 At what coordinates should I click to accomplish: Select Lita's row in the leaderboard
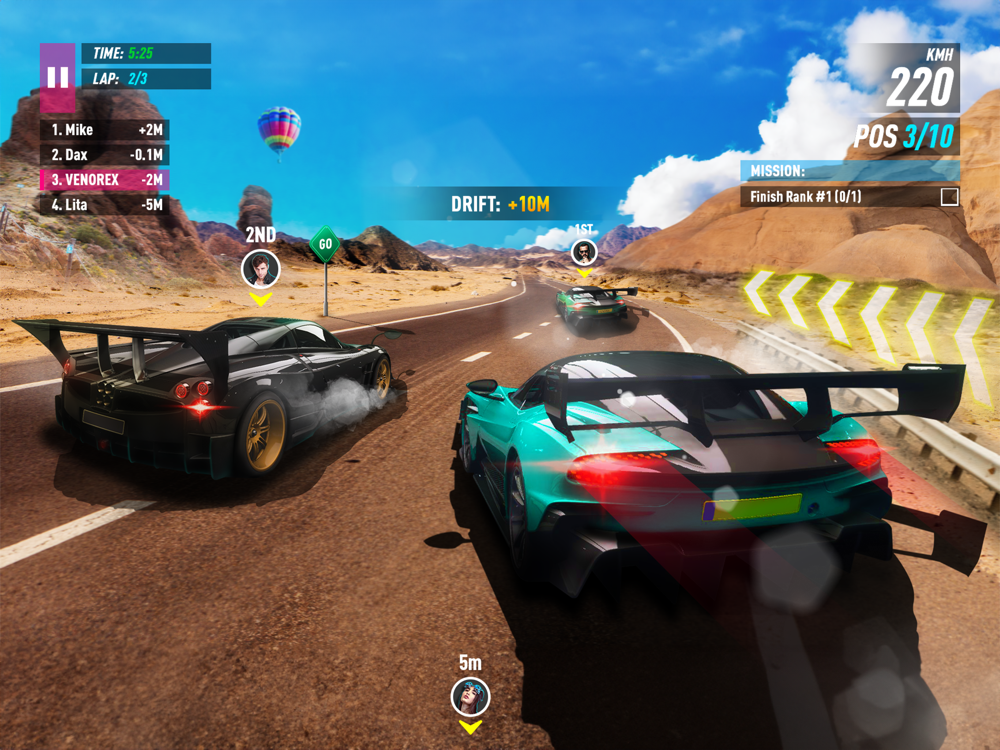[104, 205]
